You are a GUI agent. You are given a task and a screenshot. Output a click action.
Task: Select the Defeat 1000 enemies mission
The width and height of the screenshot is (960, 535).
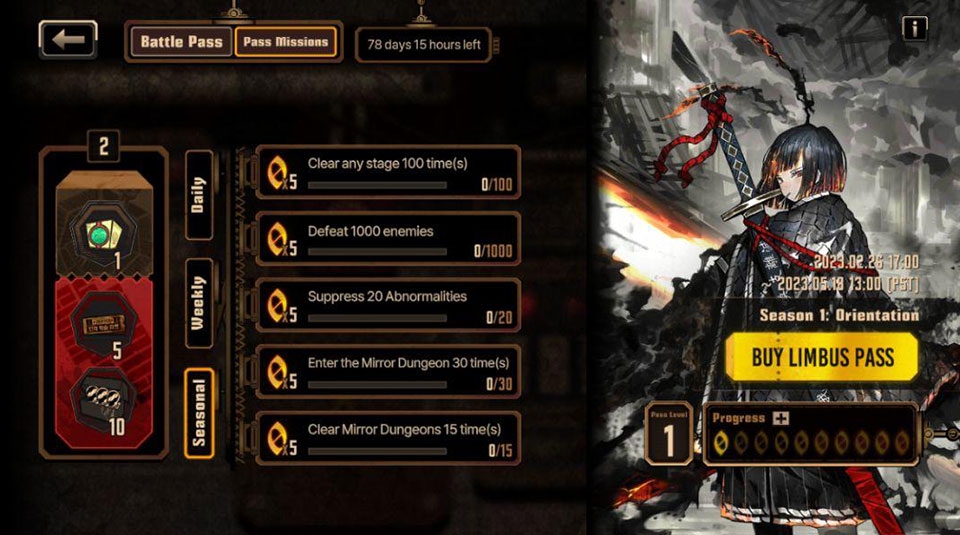click(388, 239)
